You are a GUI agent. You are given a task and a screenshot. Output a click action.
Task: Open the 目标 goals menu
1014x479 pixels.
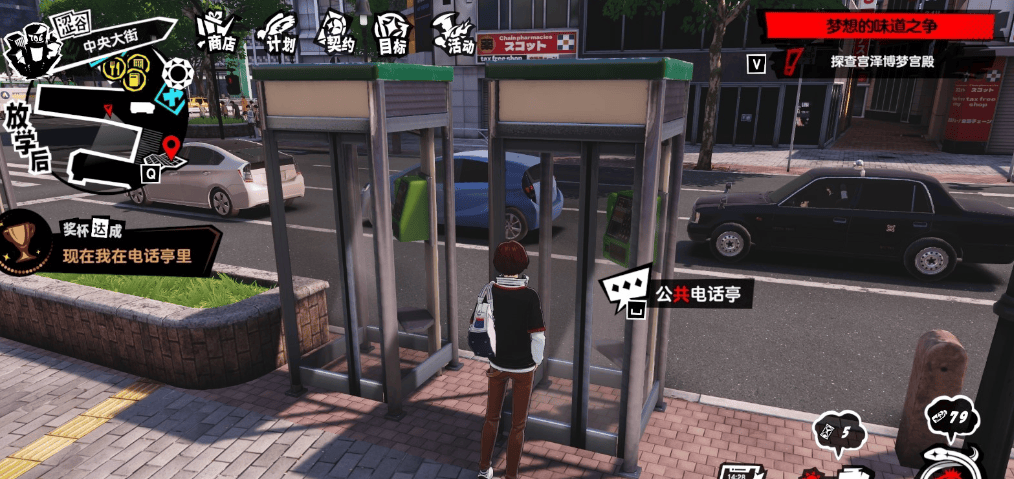pos(393,34)
